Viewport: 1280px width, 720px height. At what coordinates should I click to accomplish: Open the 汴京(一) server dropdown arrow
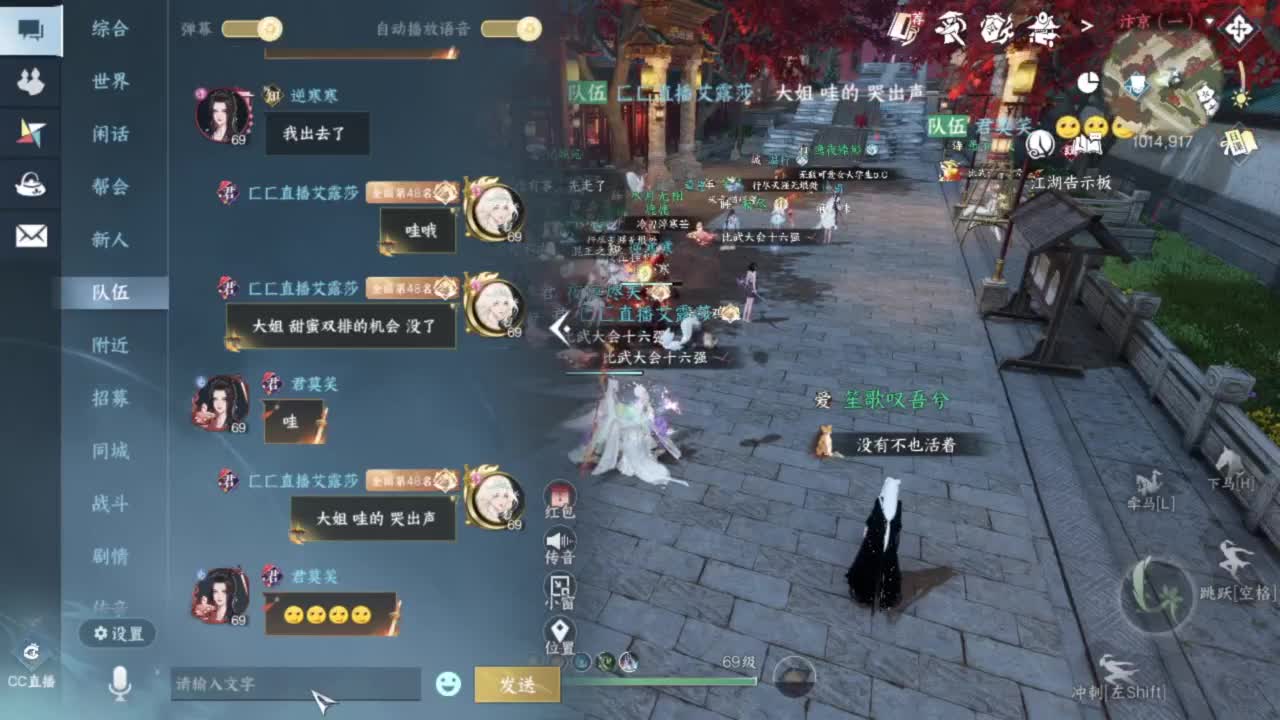click(1209, 23)
